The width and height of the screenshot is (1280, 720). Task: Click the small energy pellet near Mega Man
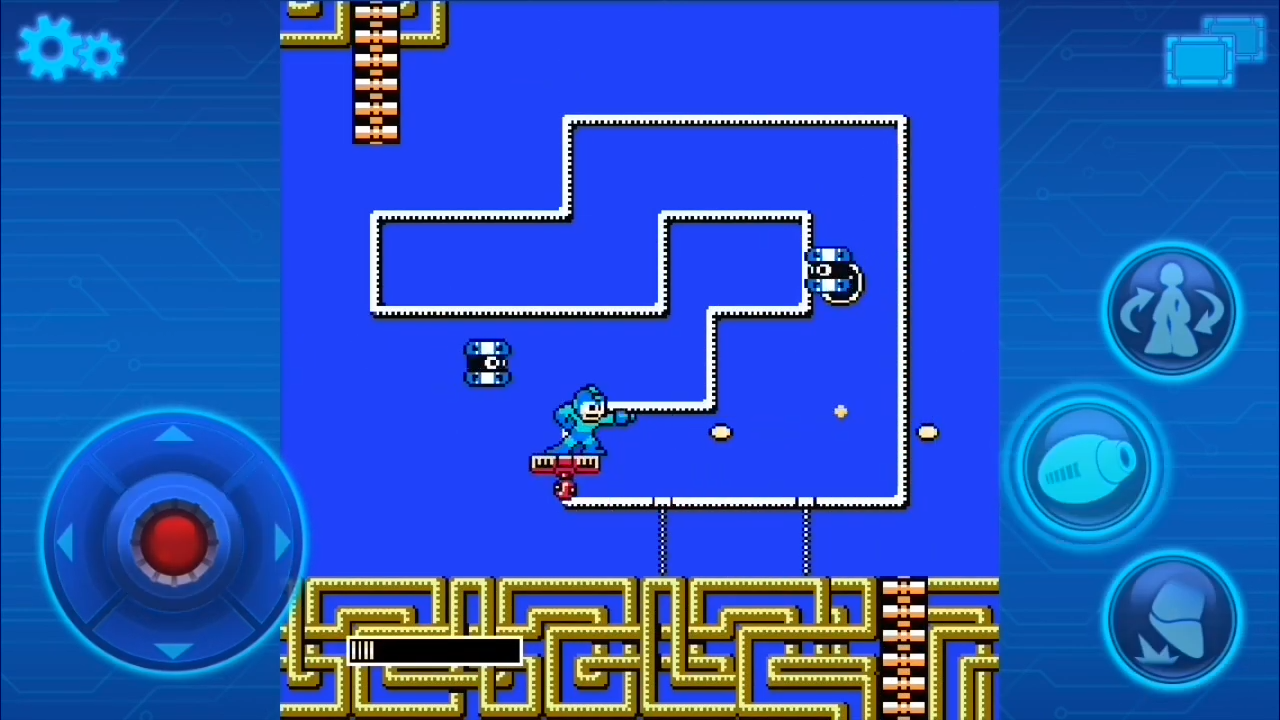pos(722,432)
